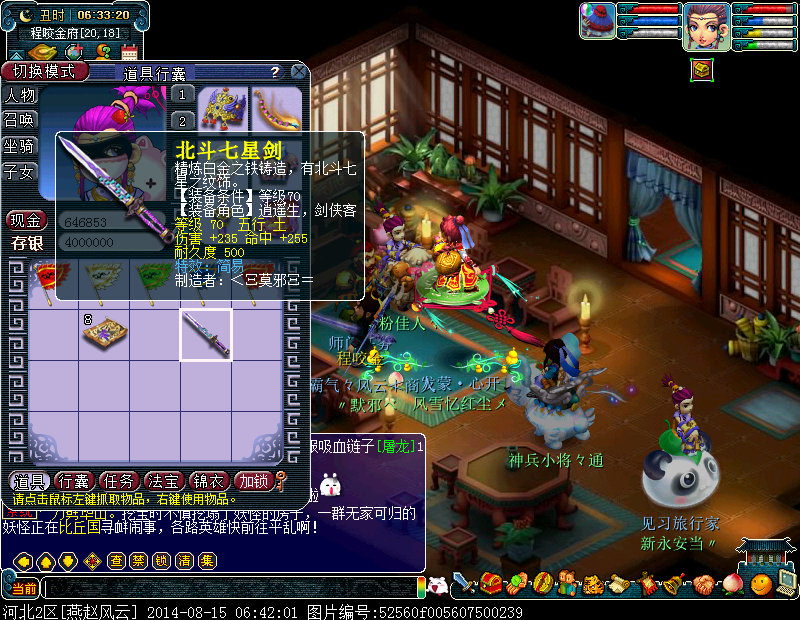800x620 pixels.
Task: Open the treasure chest icon in bottom toolbar
Action: click(490, 583)
